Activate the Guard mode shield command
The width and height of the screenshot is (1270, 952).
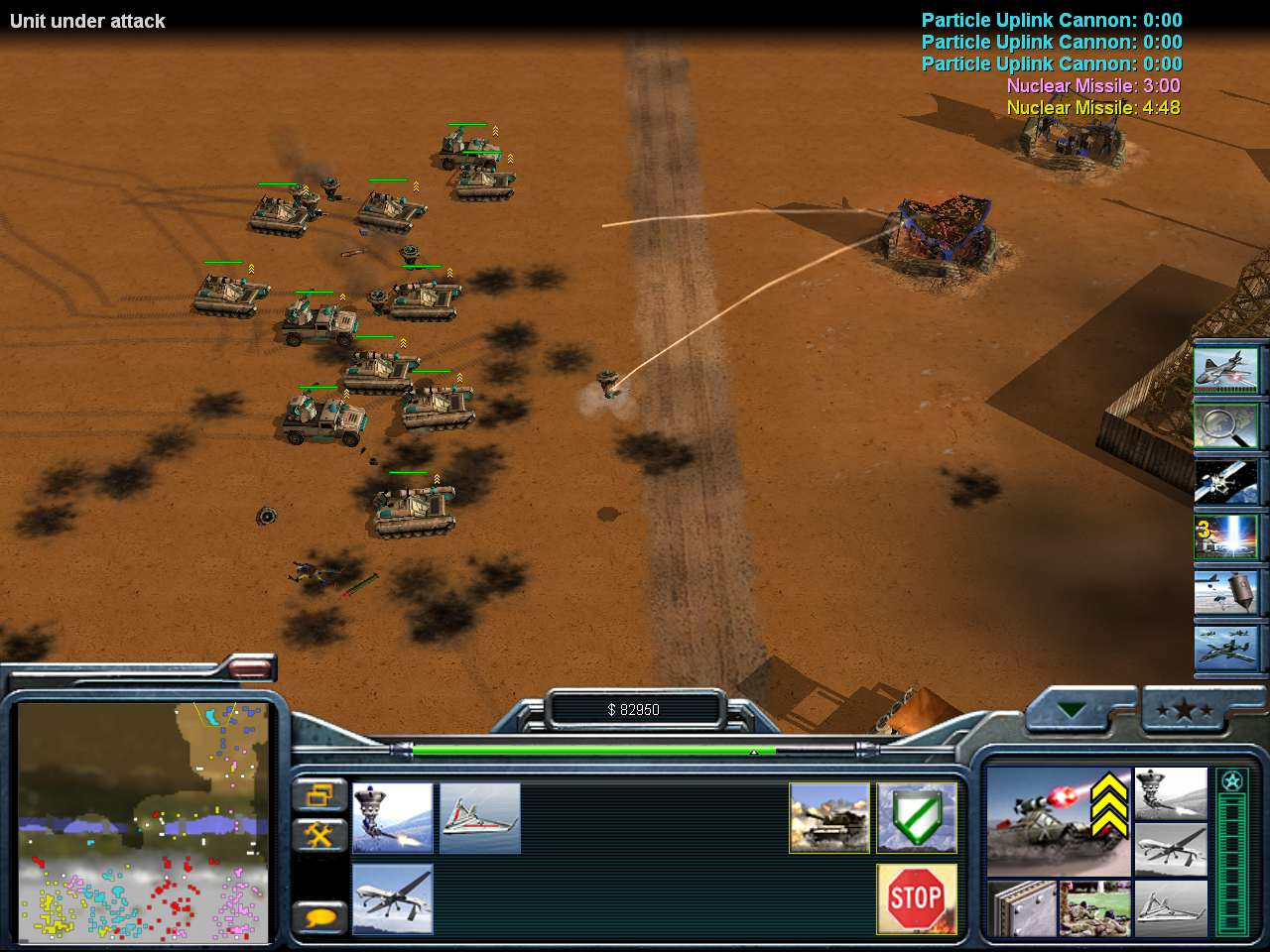(x=917, y=818)
